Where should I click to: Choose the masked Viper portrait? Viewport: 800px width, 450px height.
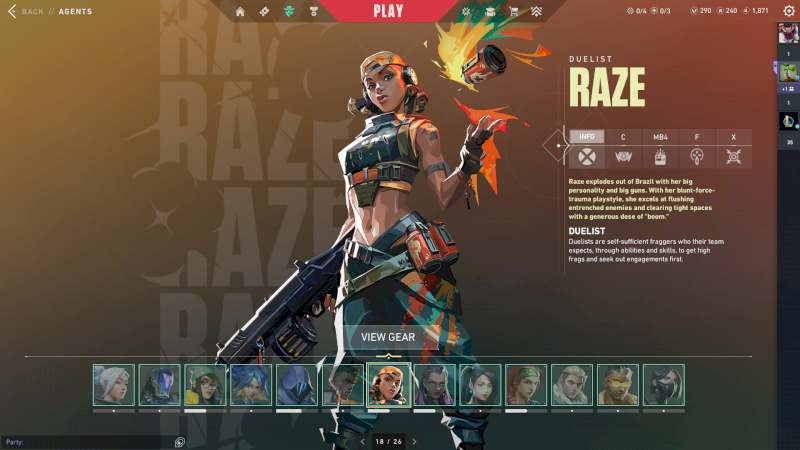(x=664, y=385)
